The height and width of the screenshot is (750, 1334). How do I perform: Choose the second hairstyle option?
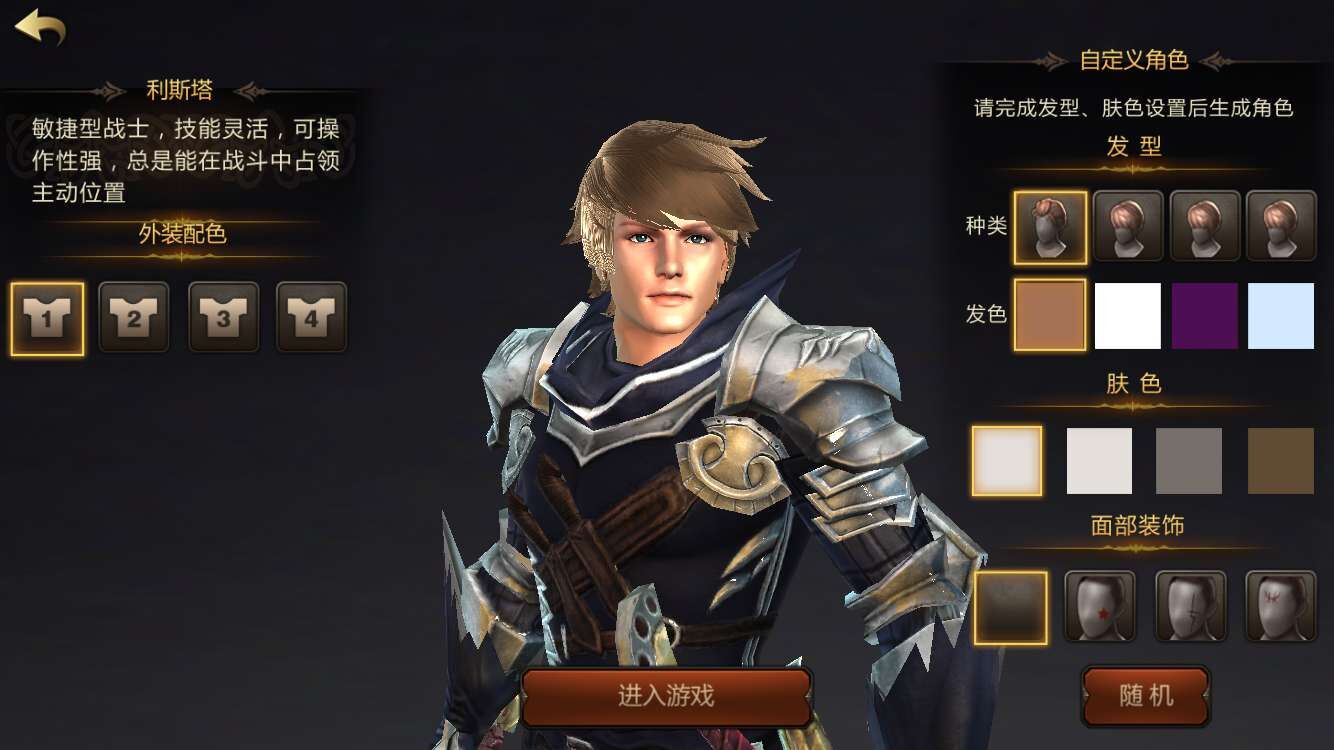[x=1127, y=226]
